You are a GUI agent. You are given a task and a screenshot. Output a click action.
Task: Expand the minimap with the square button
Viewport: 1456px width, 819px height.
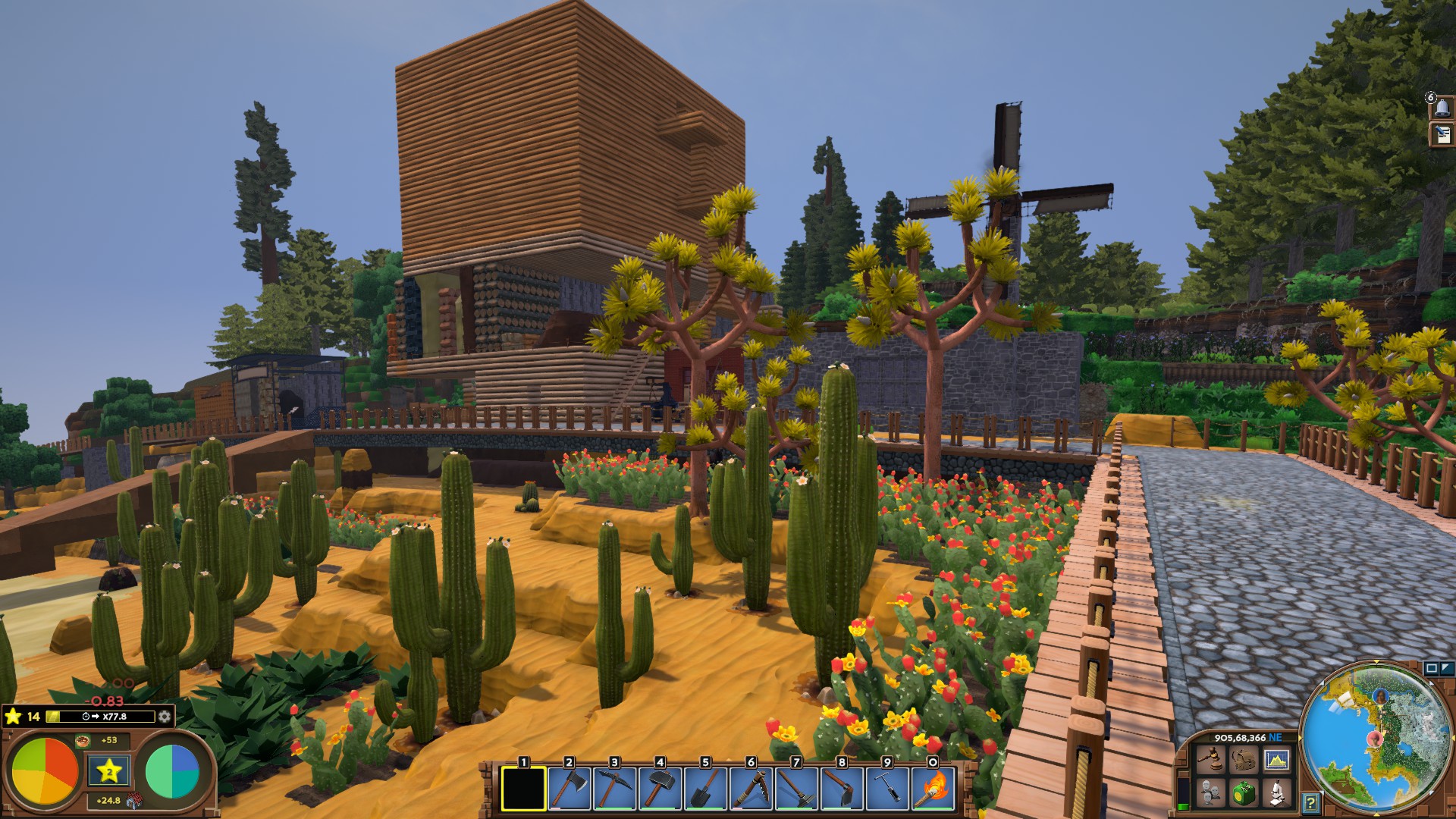coord(1431,668)
